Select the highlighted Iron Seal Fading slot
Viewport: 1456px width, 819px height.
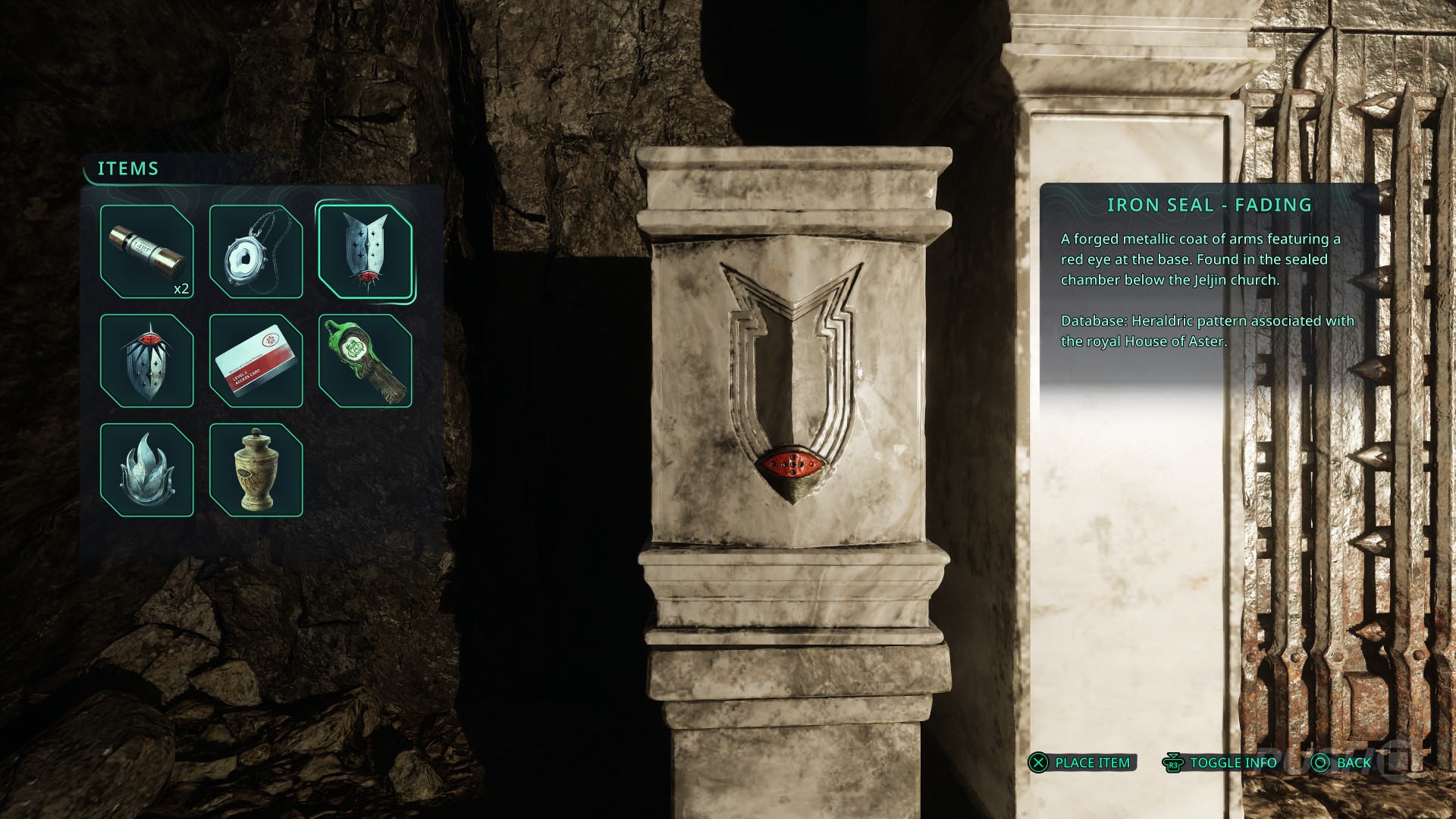pyautogui.click(x=365, y=251)
